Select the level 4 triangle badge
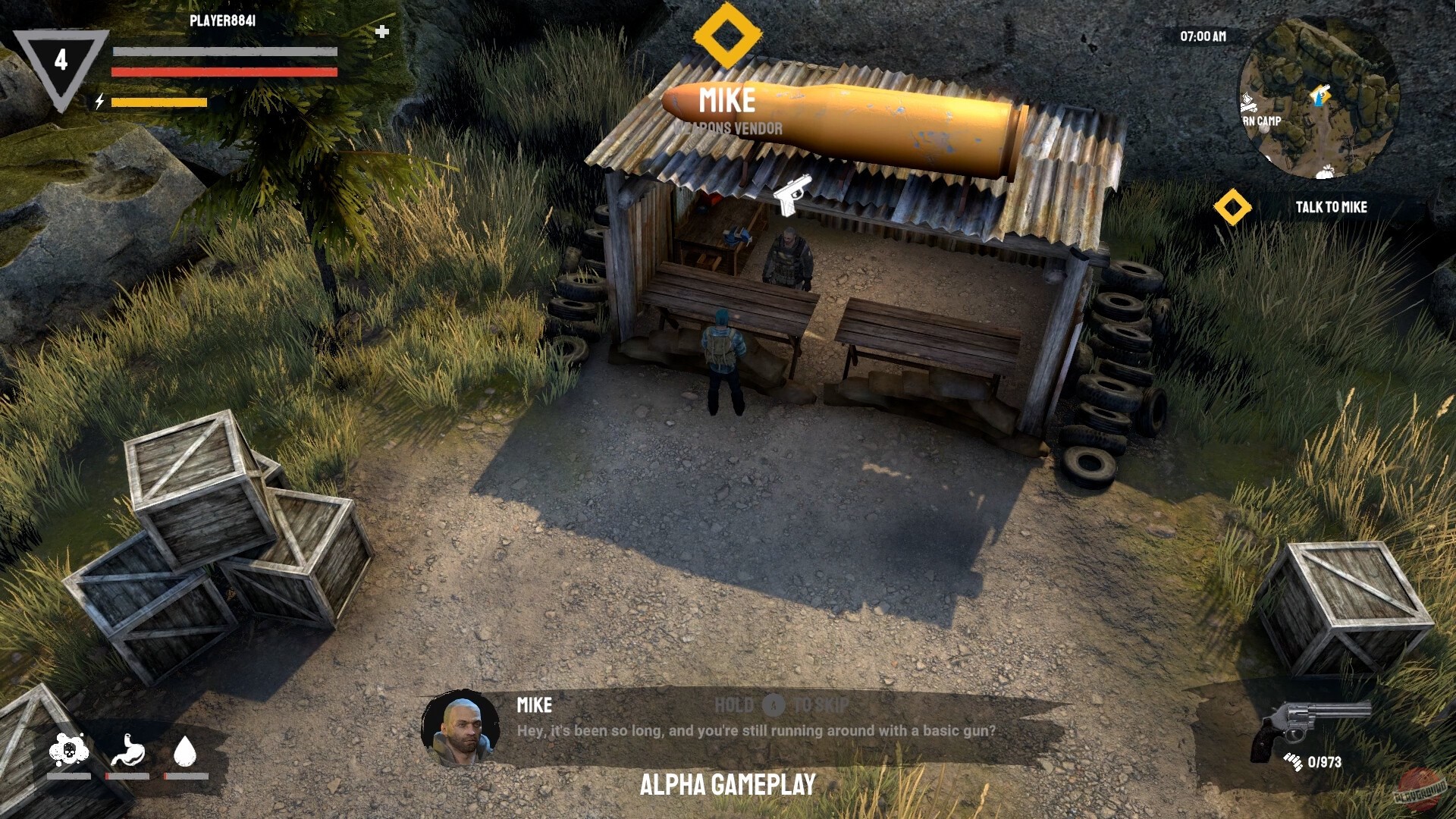This screenshot has height=819, width=1456. tap(62, 58)
